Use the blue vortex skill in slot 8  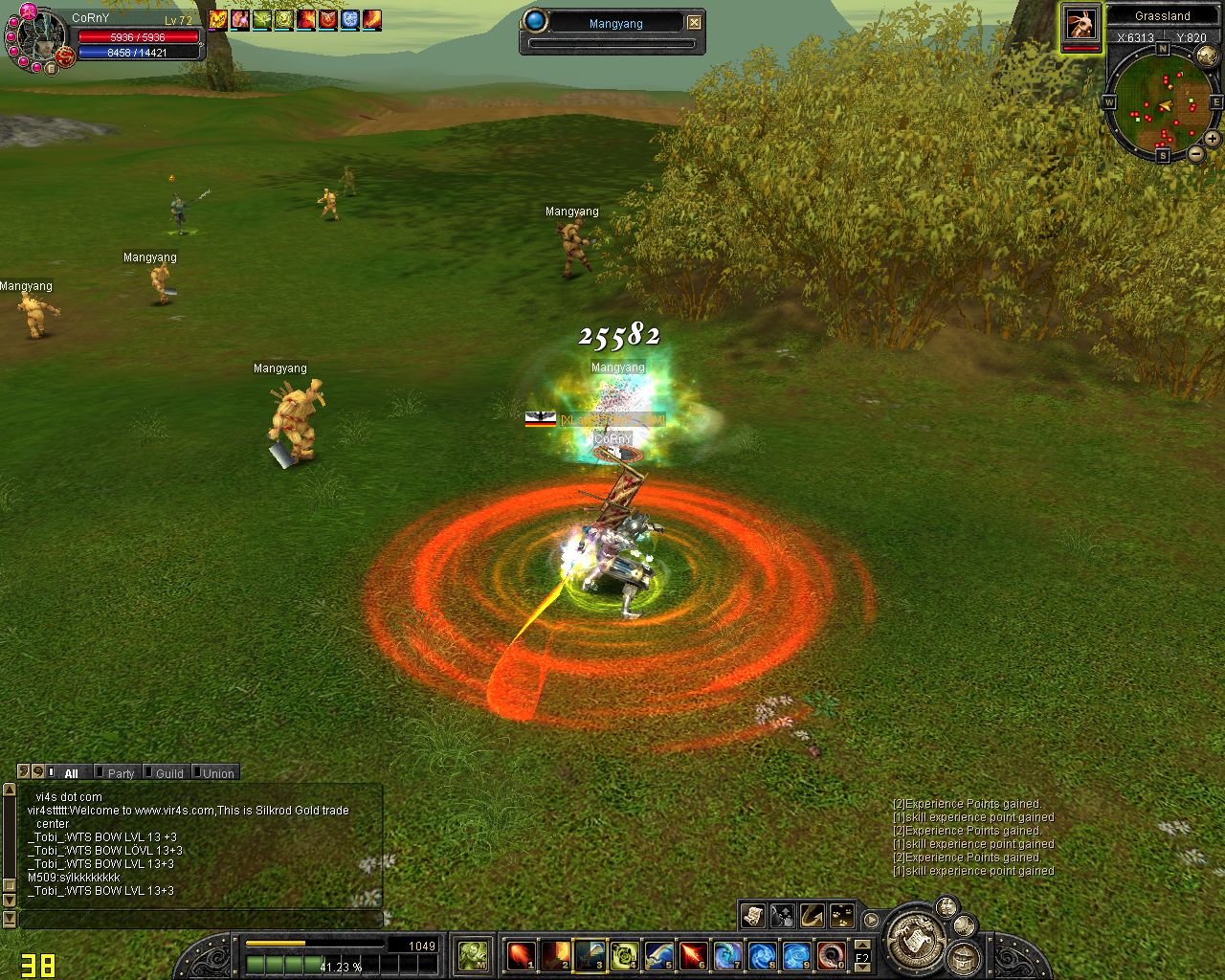click(762, 955)
